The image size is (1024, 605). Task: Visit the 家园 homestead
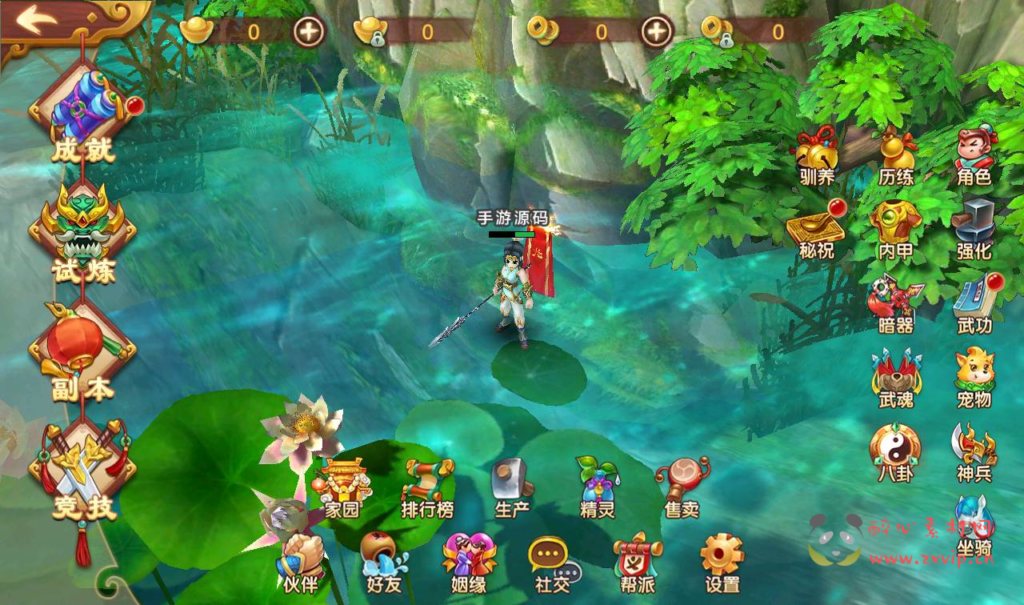[x=342, y=487]
